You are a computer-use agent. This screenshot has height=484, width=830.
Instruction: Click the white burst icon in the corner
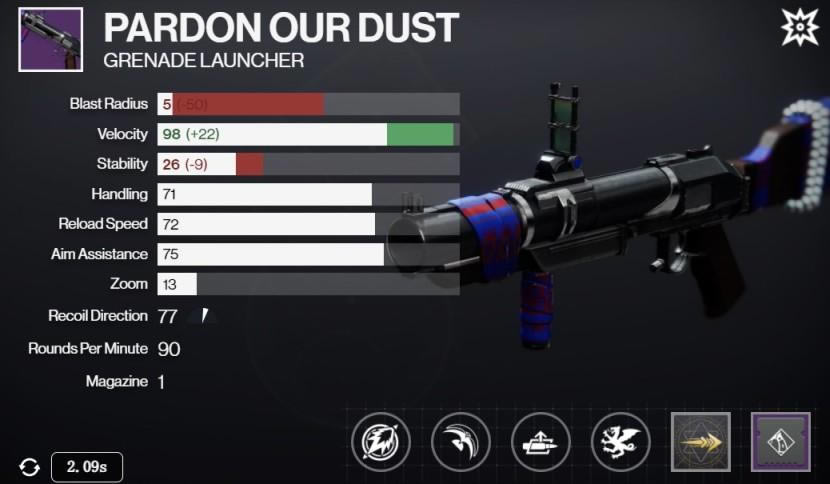(x=799, y=27)
